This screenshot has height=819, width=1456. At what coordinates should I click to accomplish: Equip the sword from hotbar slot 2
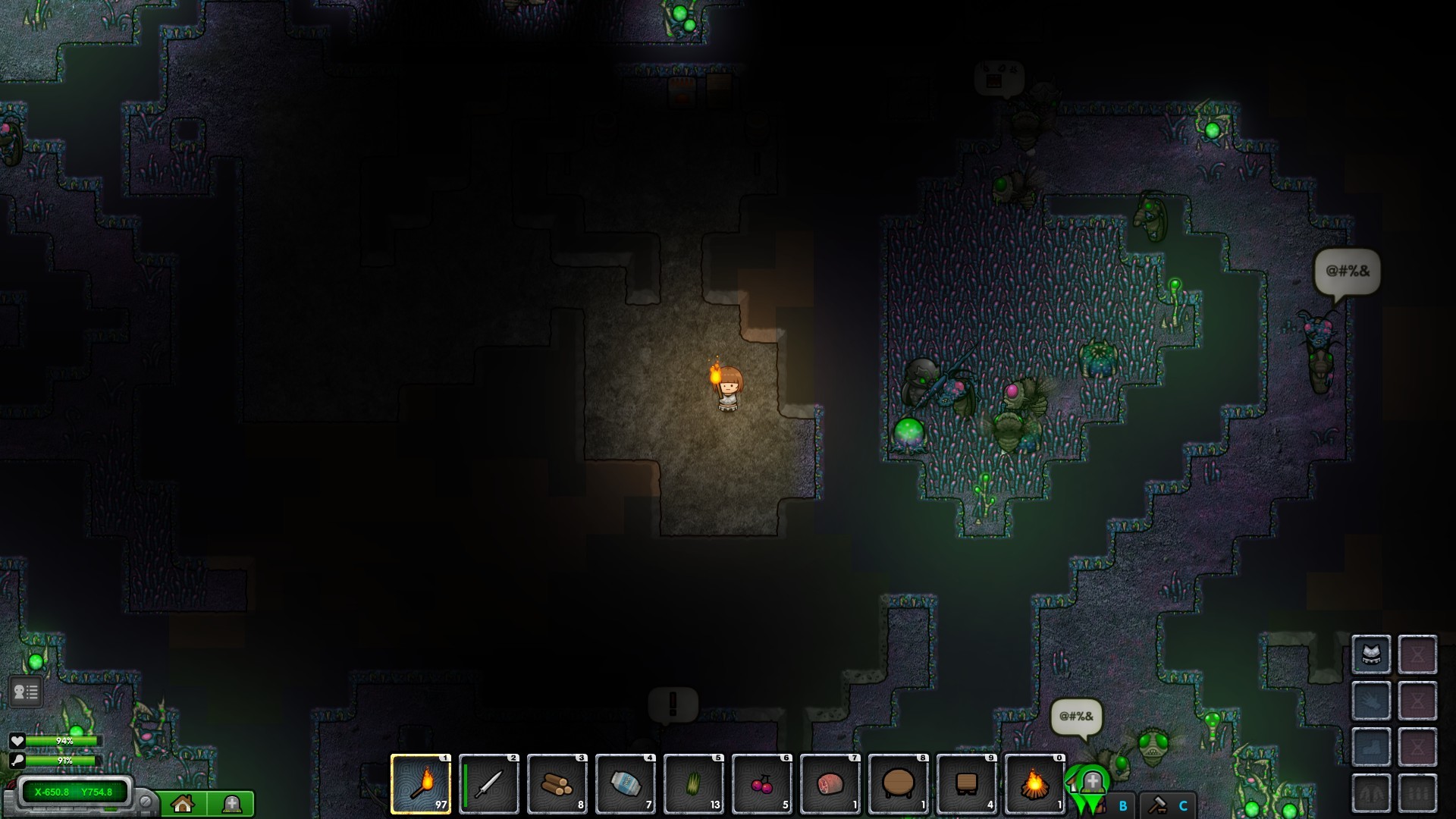pos(489,785)
